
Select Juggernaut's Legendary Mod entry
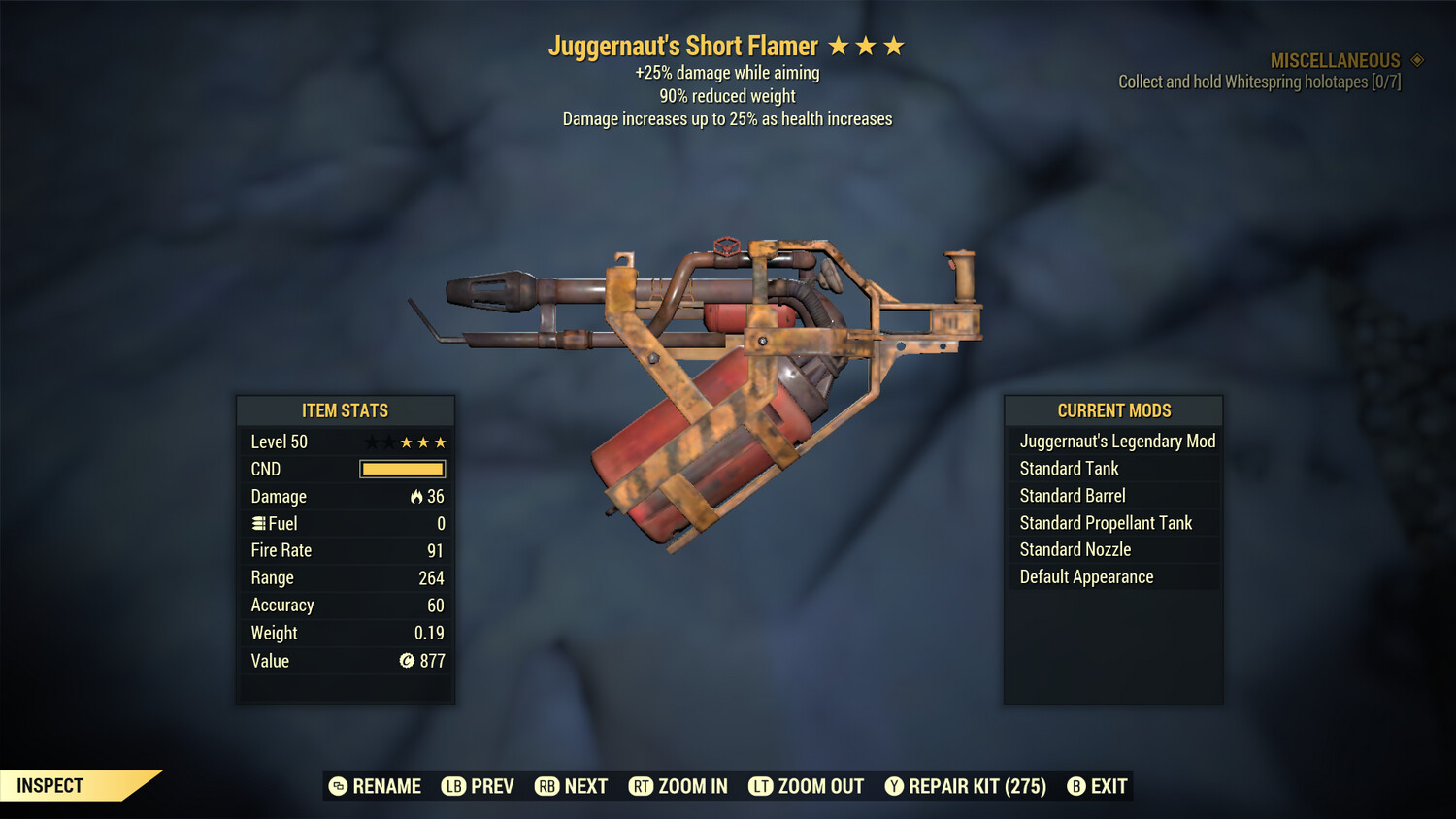point(1116,441)
